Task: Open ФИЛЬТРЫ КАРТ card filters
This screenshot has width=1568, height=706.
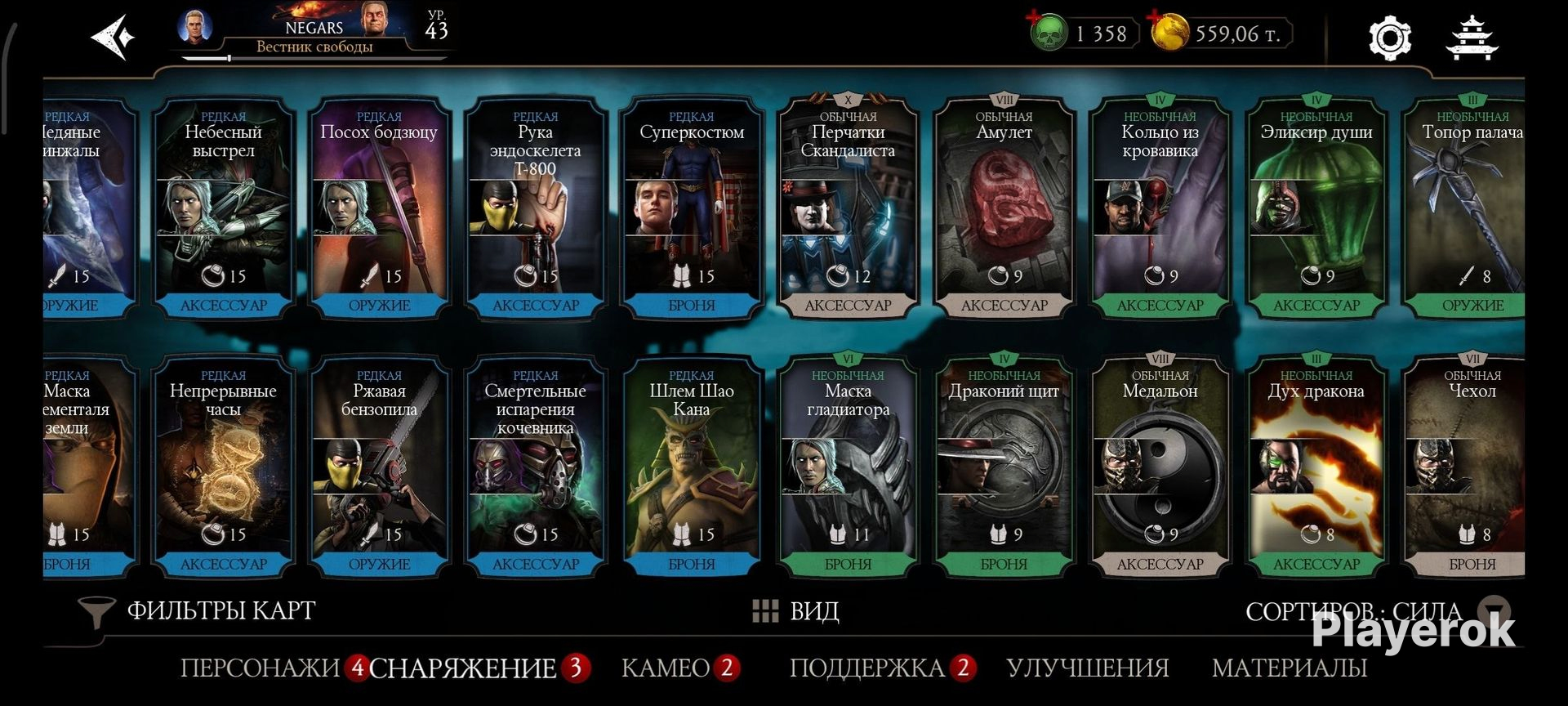Action: pyautogui.click(x=198, y=610)
